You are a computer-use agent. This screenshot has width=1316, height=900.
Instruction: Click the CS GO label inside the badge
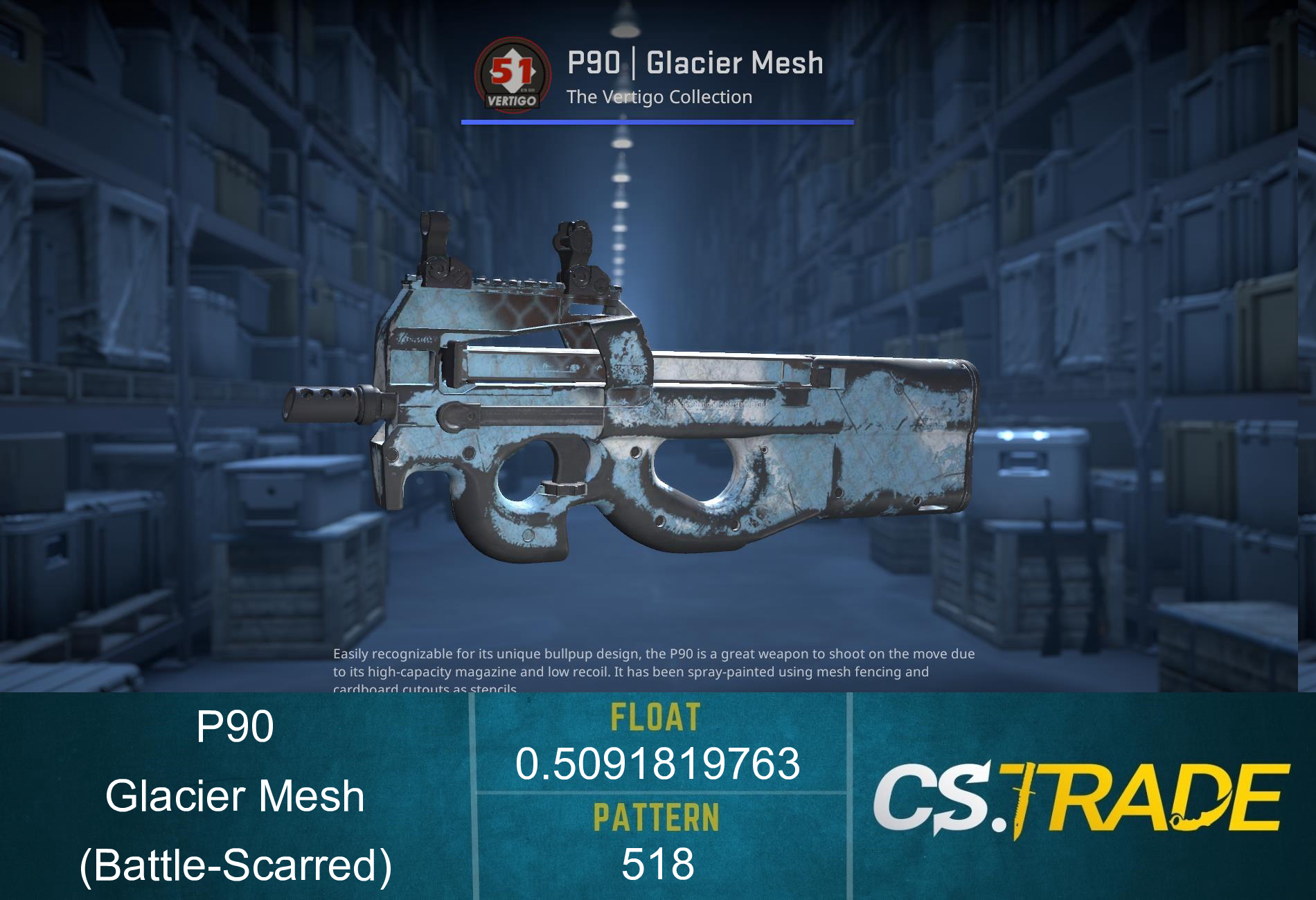click(528, 89)
